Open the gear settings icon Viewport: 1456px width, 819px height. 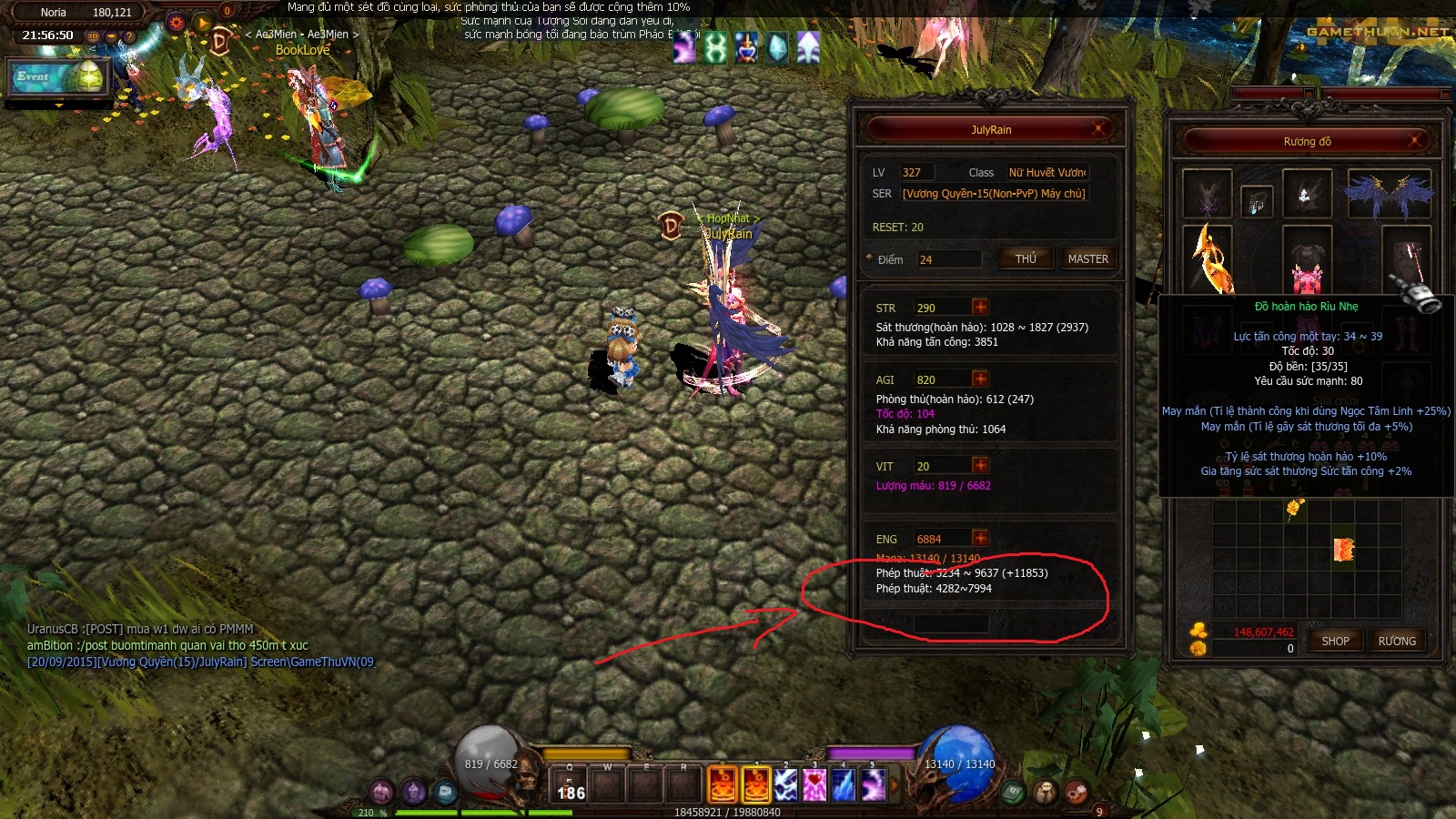tap(177, 23)
